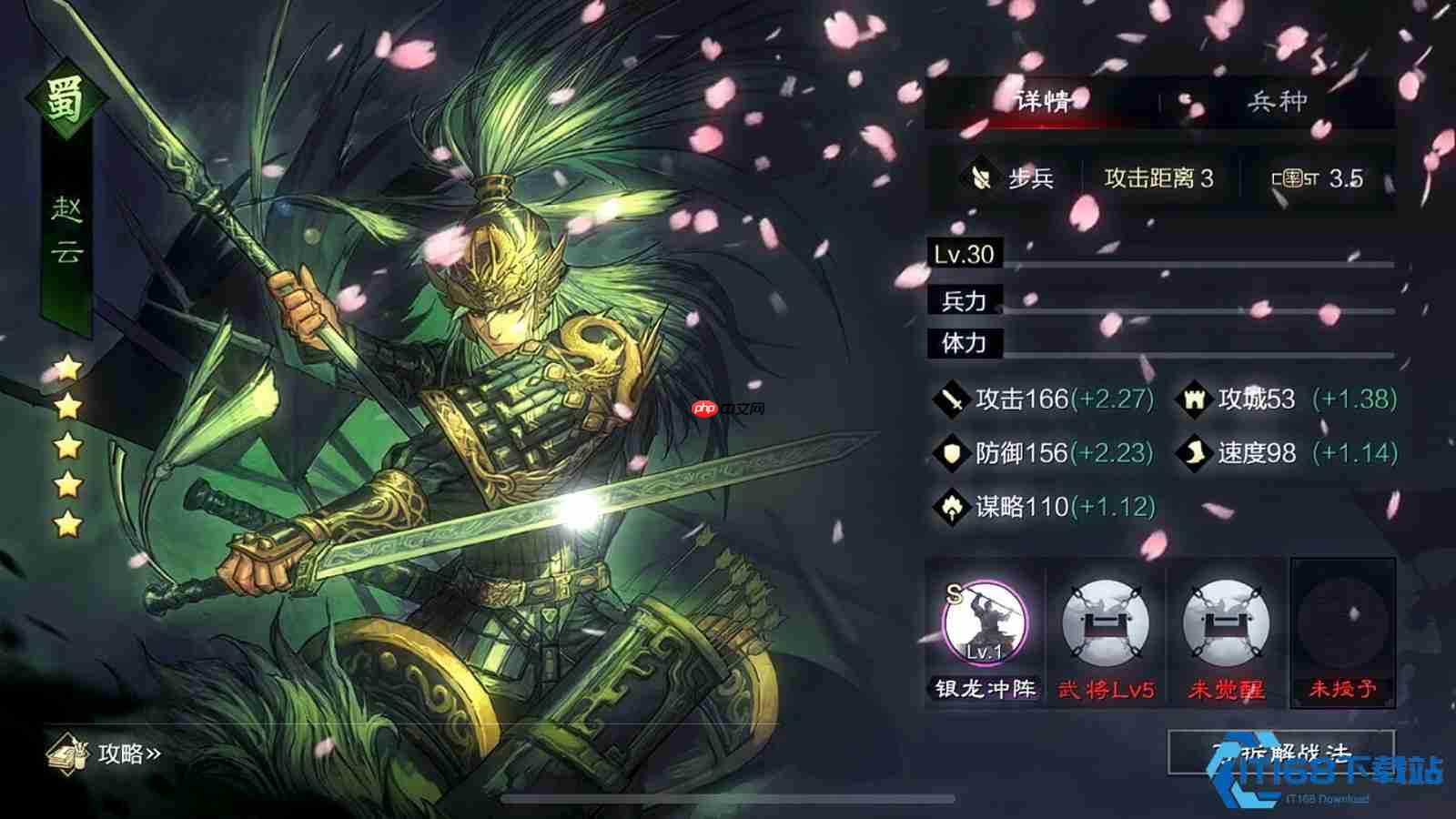The width and height of the screenshot is (1456, 819).
Task: Select the empty 未授予 skill slot
Action: pos(1345,628)
